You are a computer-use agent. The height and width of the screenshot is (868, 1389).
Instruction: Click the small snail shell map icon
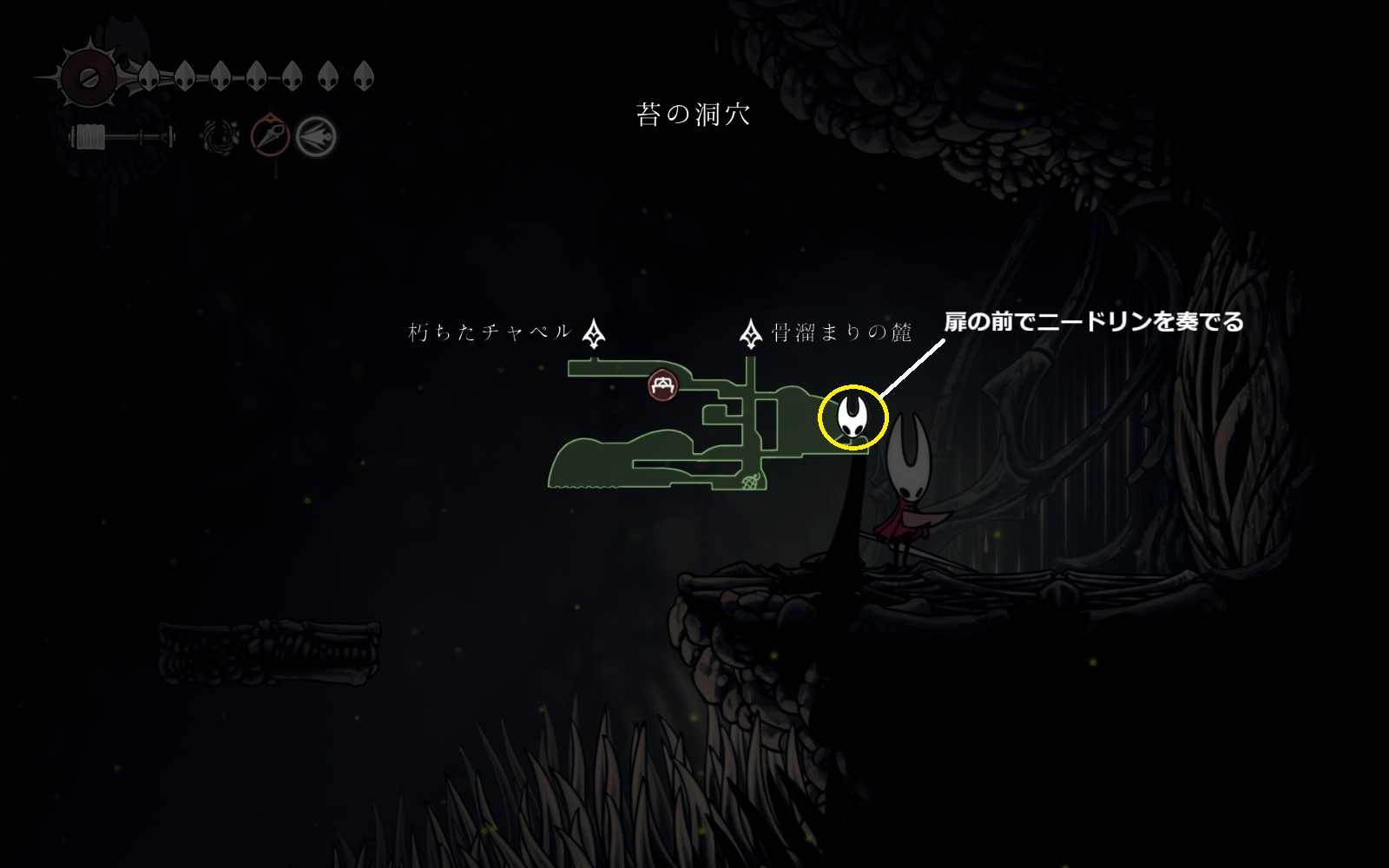pos(751,480)
